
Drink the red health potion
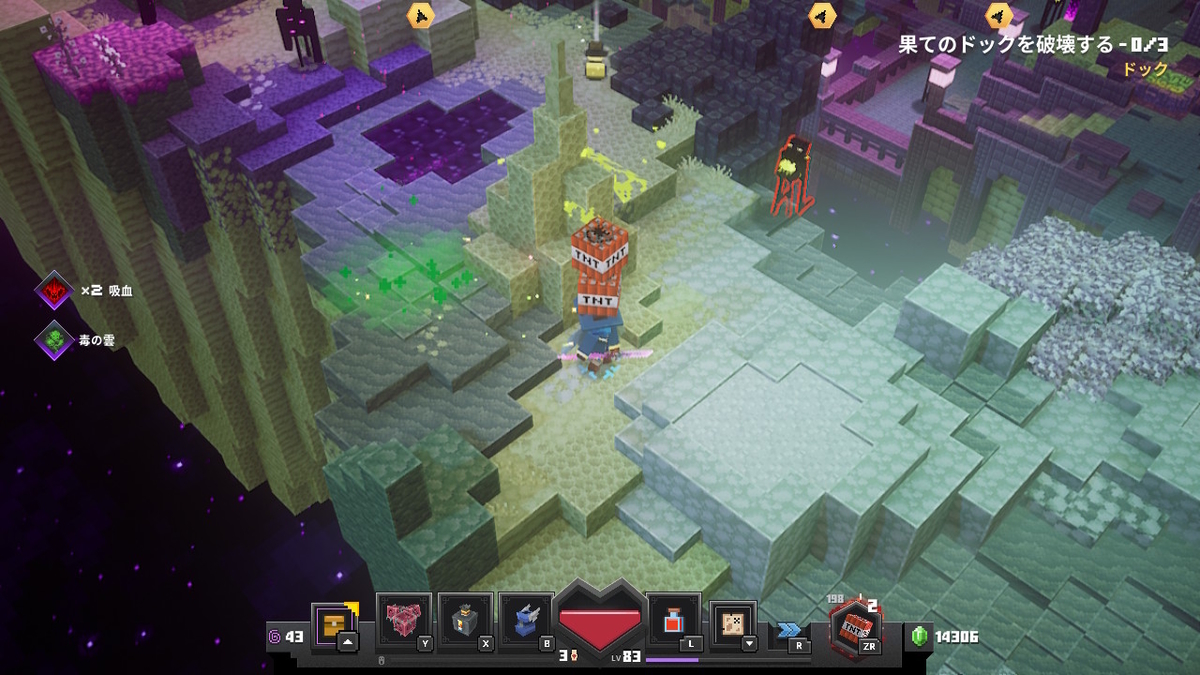tap(673, 621)
